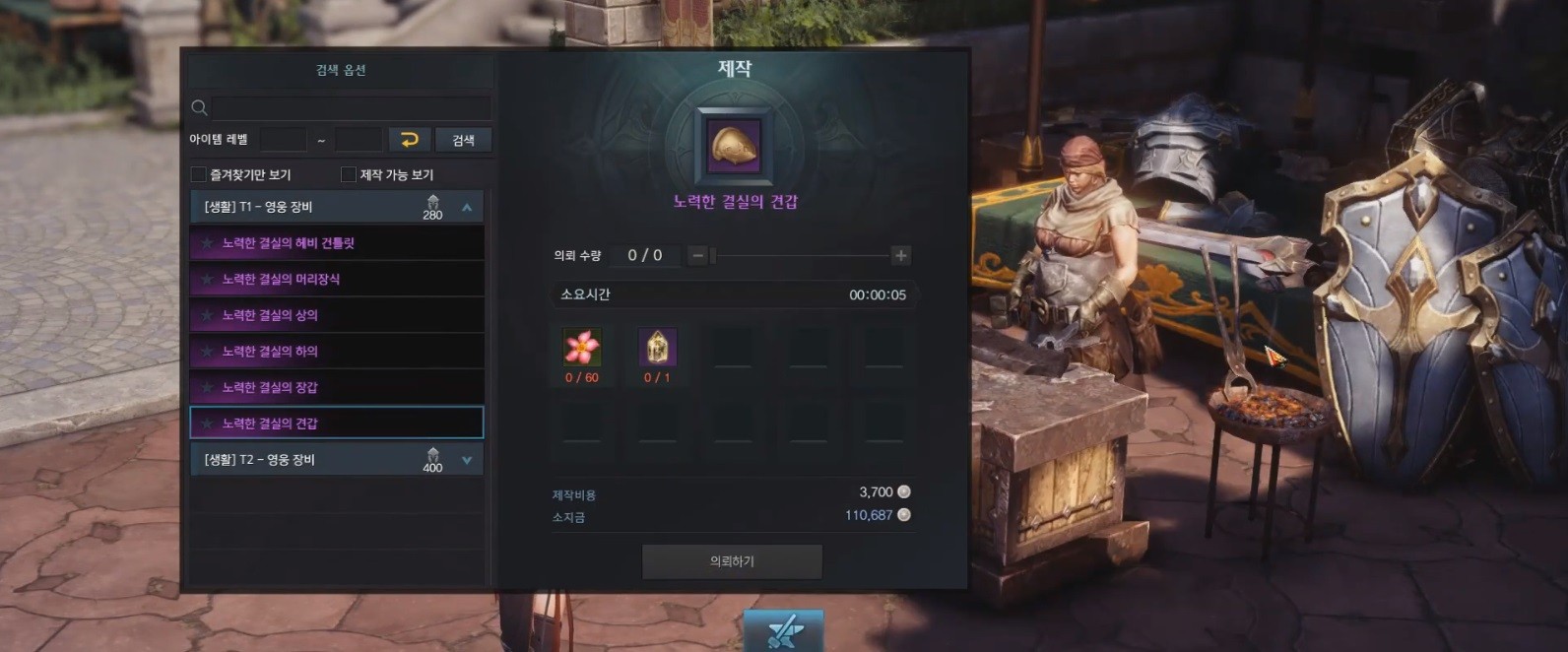Expand the [생활] T2 - 영웅 장비 category
This screenshot has height=652, width=1568.
(467, 460)
